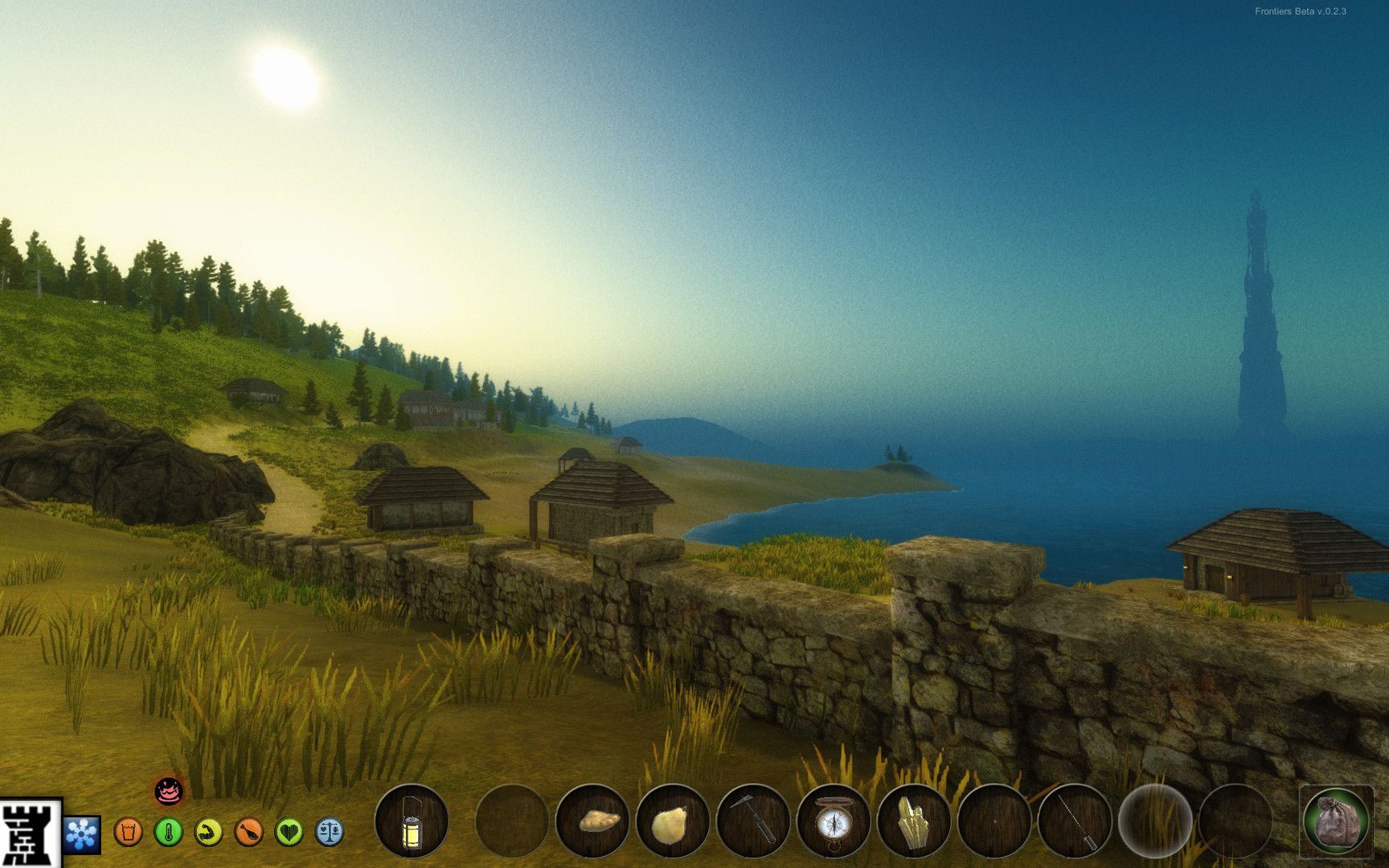
Task: Click the blue snowflake icon
Action: (82, 833)
